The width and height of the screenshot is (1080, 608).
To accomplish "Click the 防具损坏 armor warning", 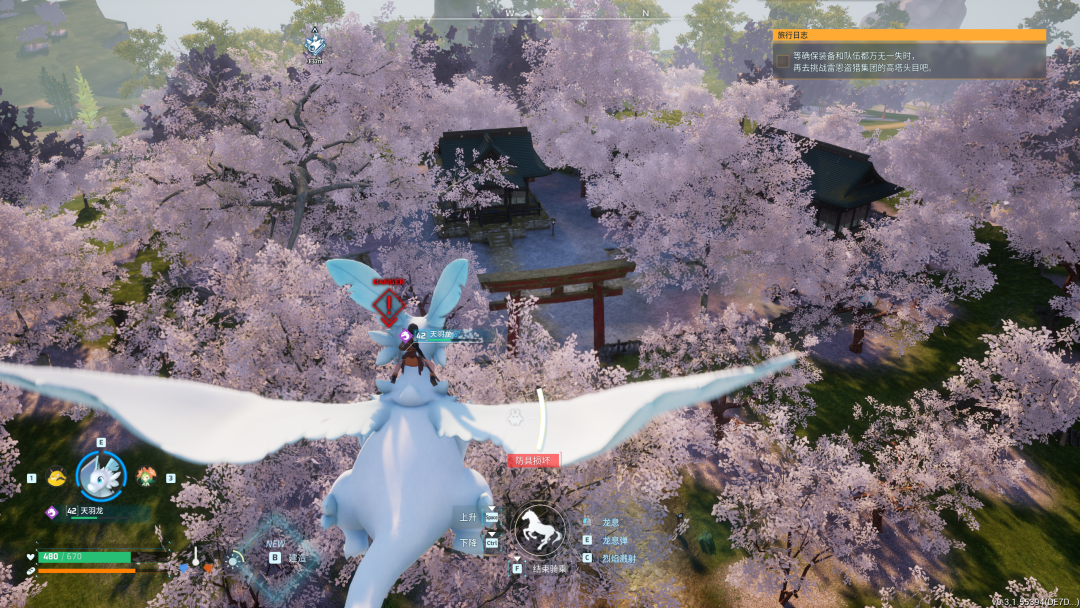I will [x=534, y=461].
